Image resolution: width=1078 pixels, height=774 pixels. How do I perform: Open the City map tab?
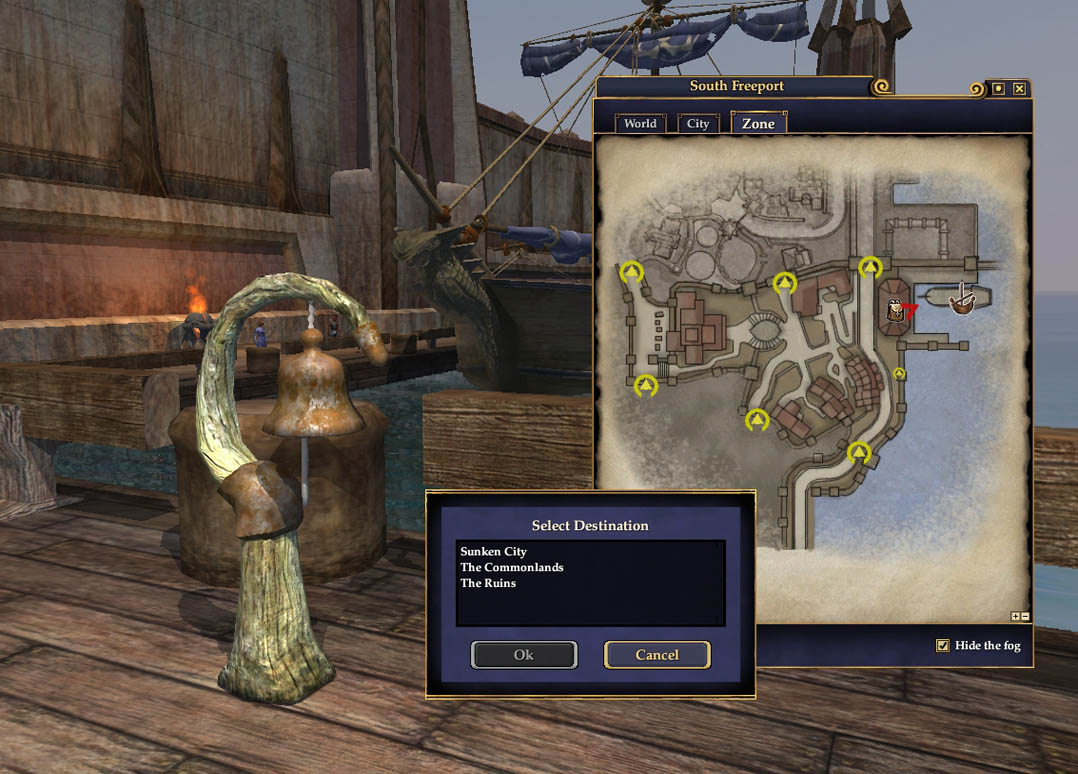[698, 124]
